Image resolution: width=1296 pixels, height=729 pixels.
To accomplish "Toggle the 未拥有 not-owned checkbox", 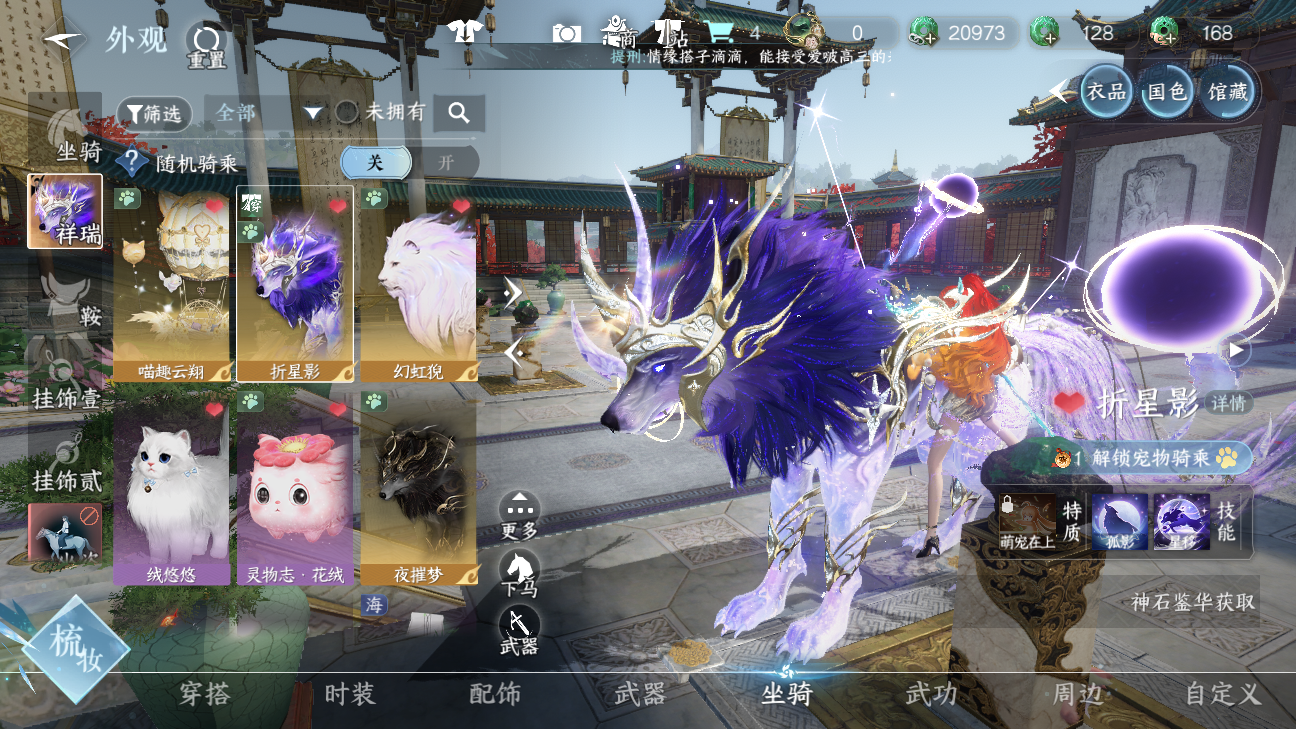I will tap(346, 112).
